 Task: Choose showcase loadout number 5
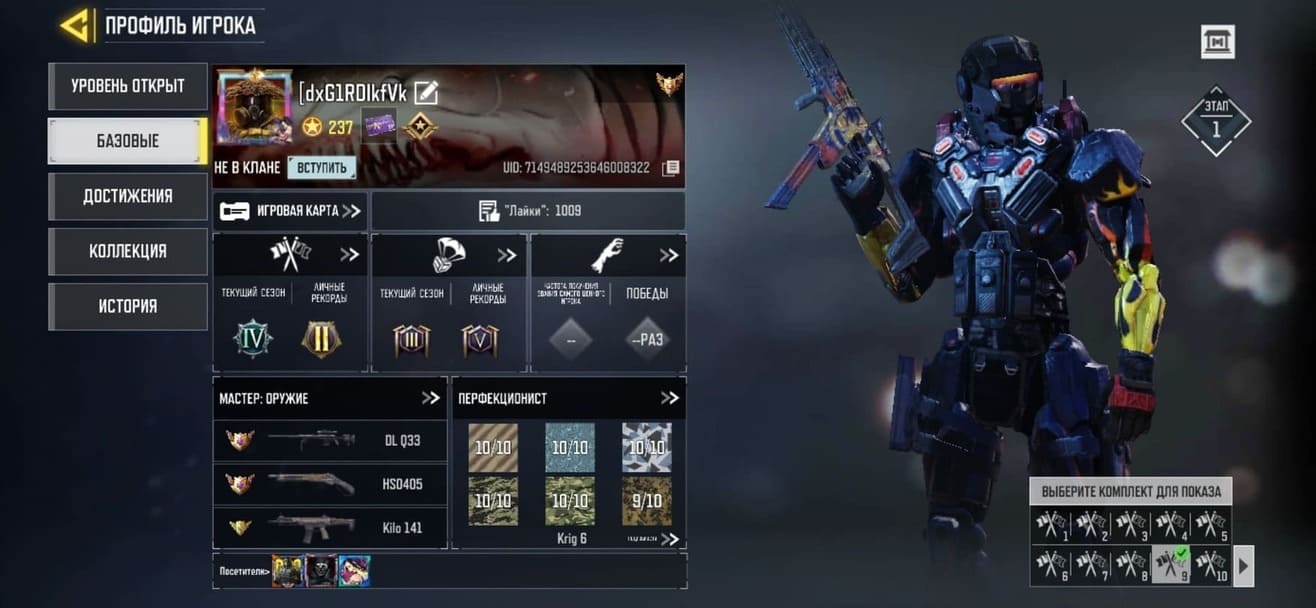pyautogui.click(x=1211, y=525)
